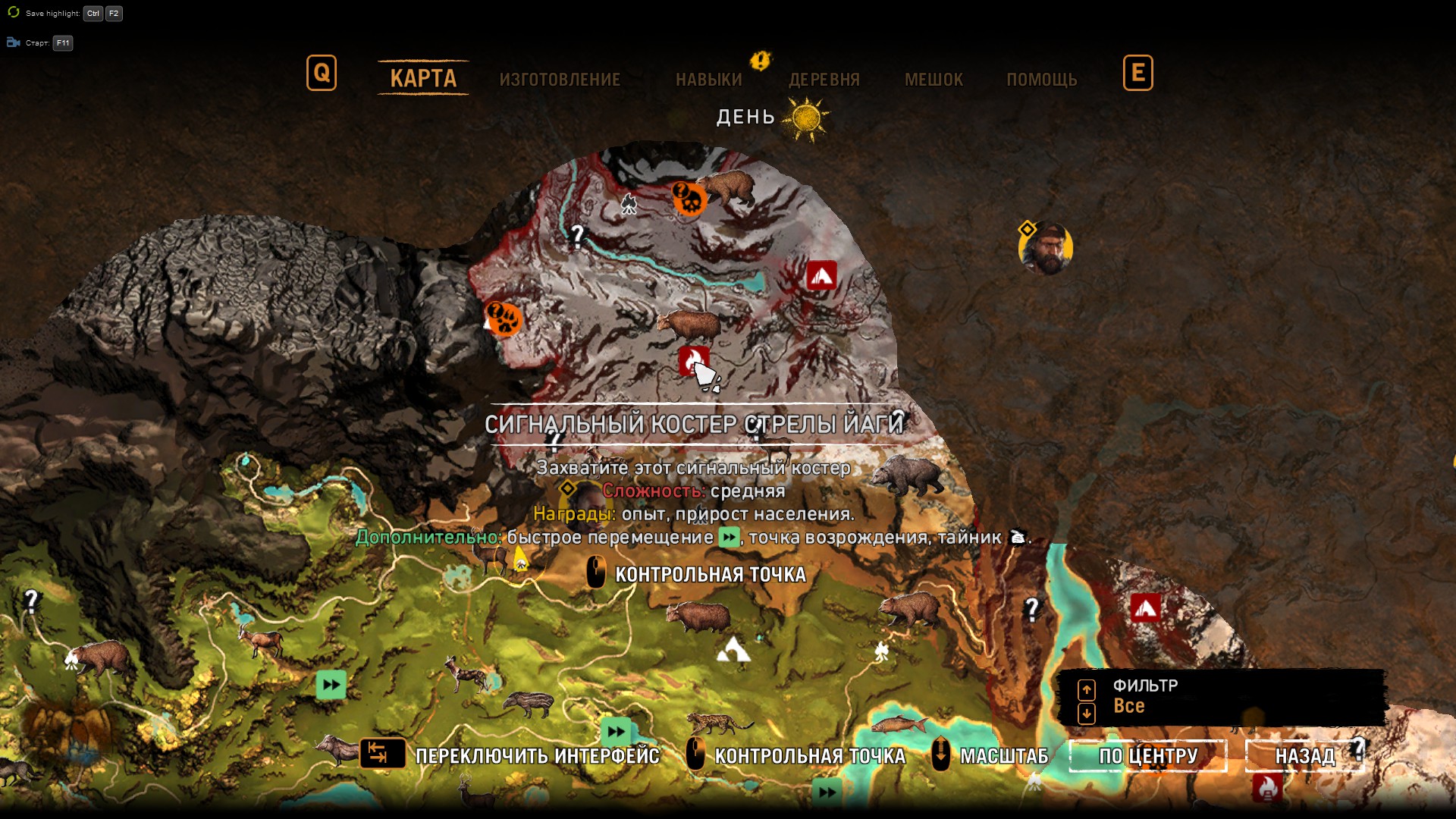Click the ПО ЦЕНТРУ center button
The image size is (1456, 819).
1148,756
